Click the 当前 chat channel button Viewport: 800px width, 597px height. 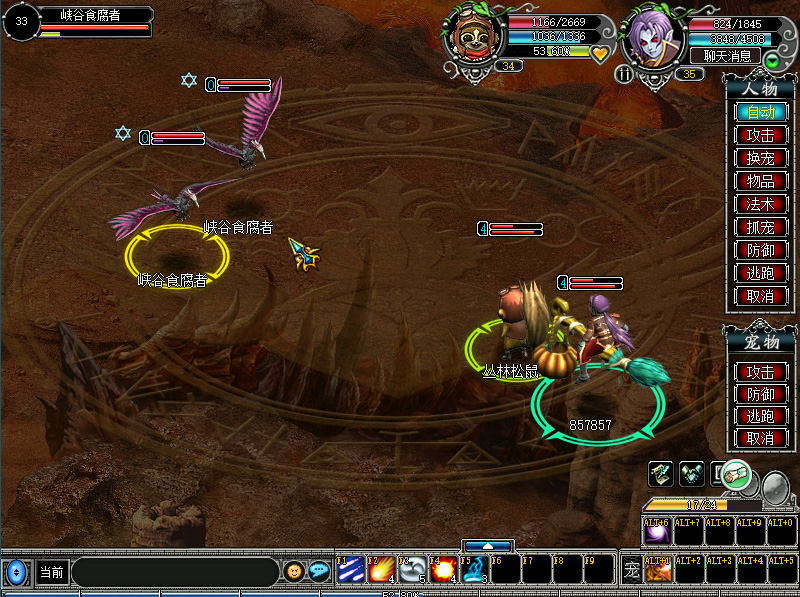pos(51,573)
